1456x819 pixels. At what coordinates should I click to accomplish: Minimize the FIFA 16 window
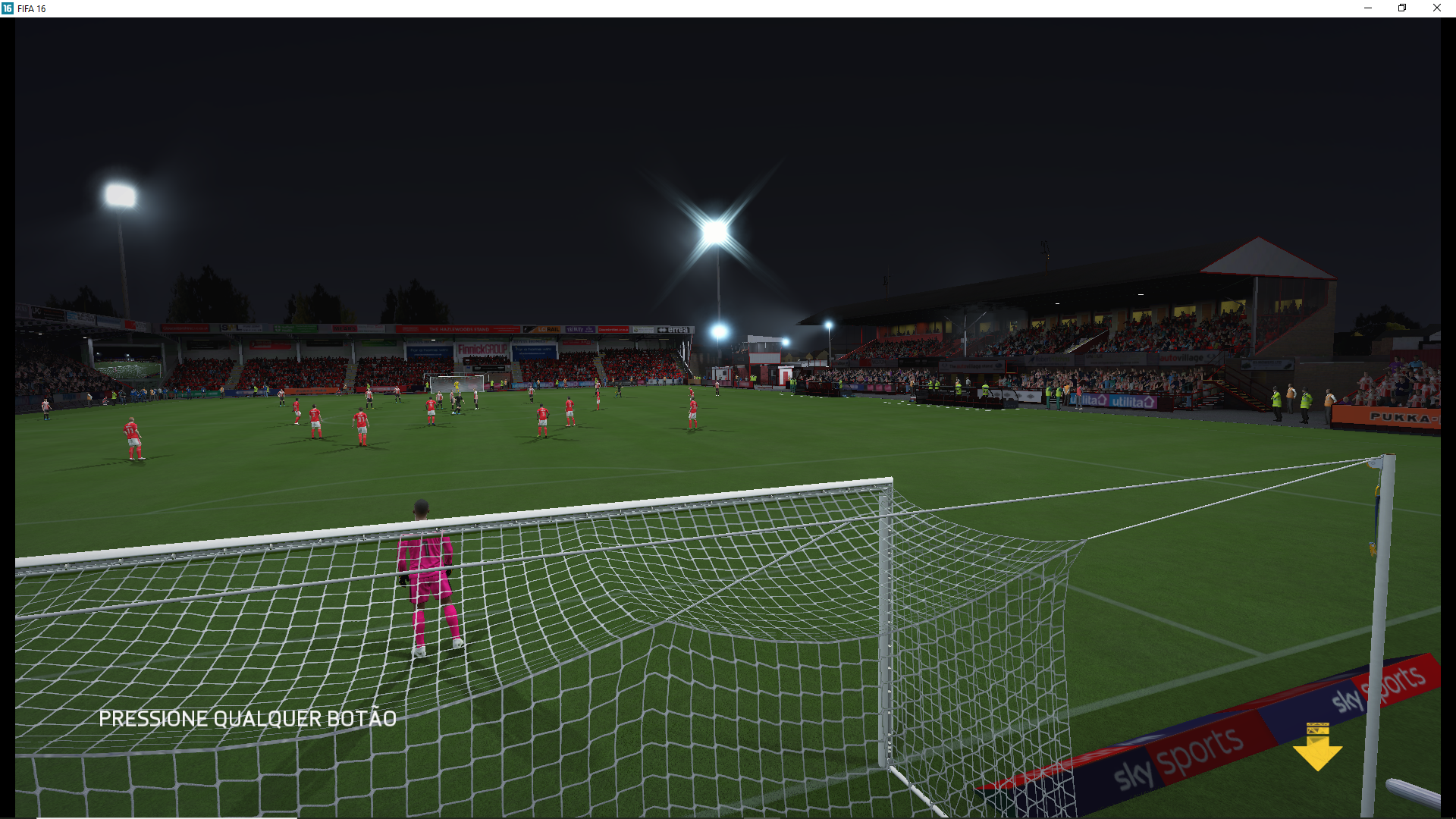[x=1368, y=8]
